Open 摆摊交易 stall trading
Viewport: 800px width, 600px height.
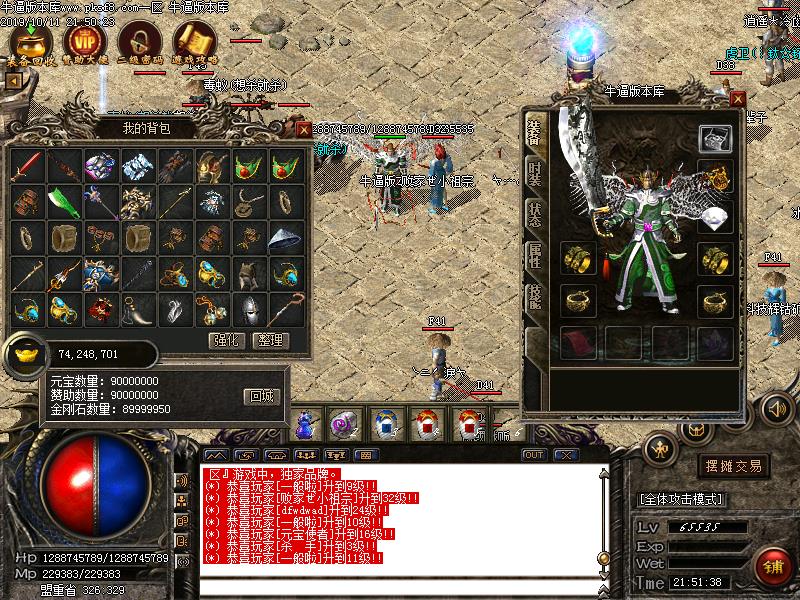(x=735, y=466)
